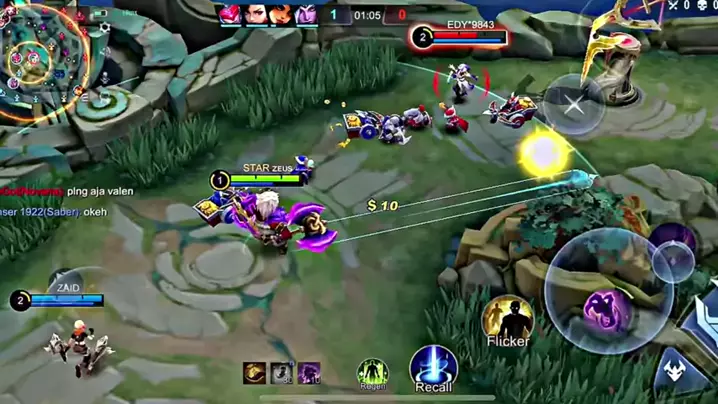Select the purple item icon showing 10

pyautogui.click(x=309, y=372)
